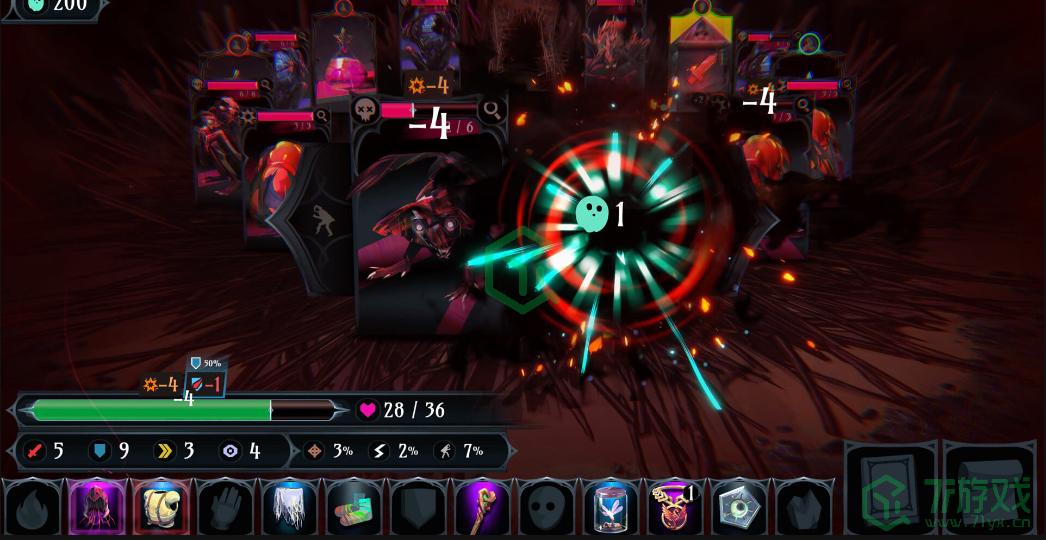Screen dimensions: 1046x540
Task: Select the specimen jar item slot
Action: coord(611,507)
